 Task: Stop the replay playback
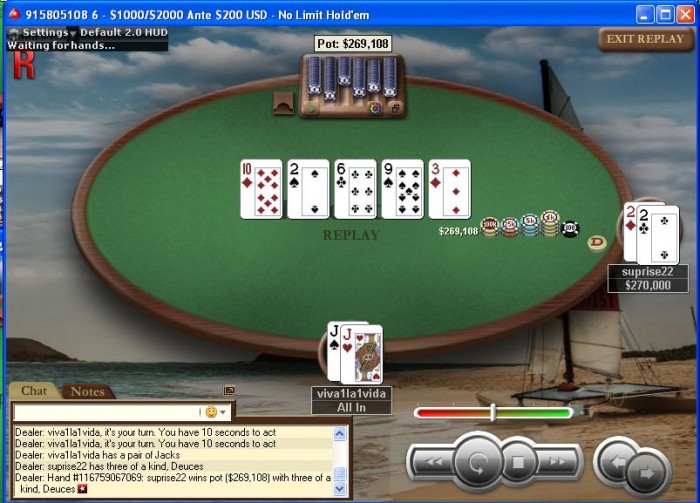coord(518,463)
